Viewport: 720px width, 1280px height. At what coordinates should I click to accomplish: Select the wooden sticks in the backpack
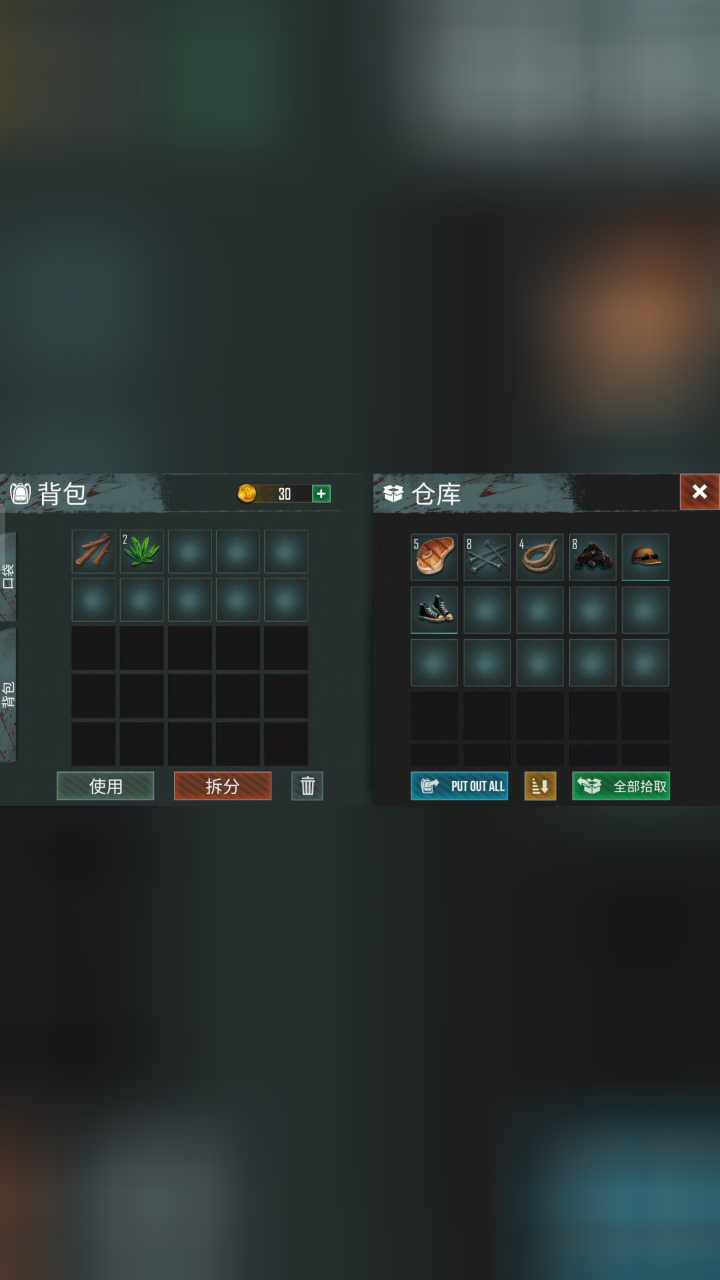(x=94, y=551)
